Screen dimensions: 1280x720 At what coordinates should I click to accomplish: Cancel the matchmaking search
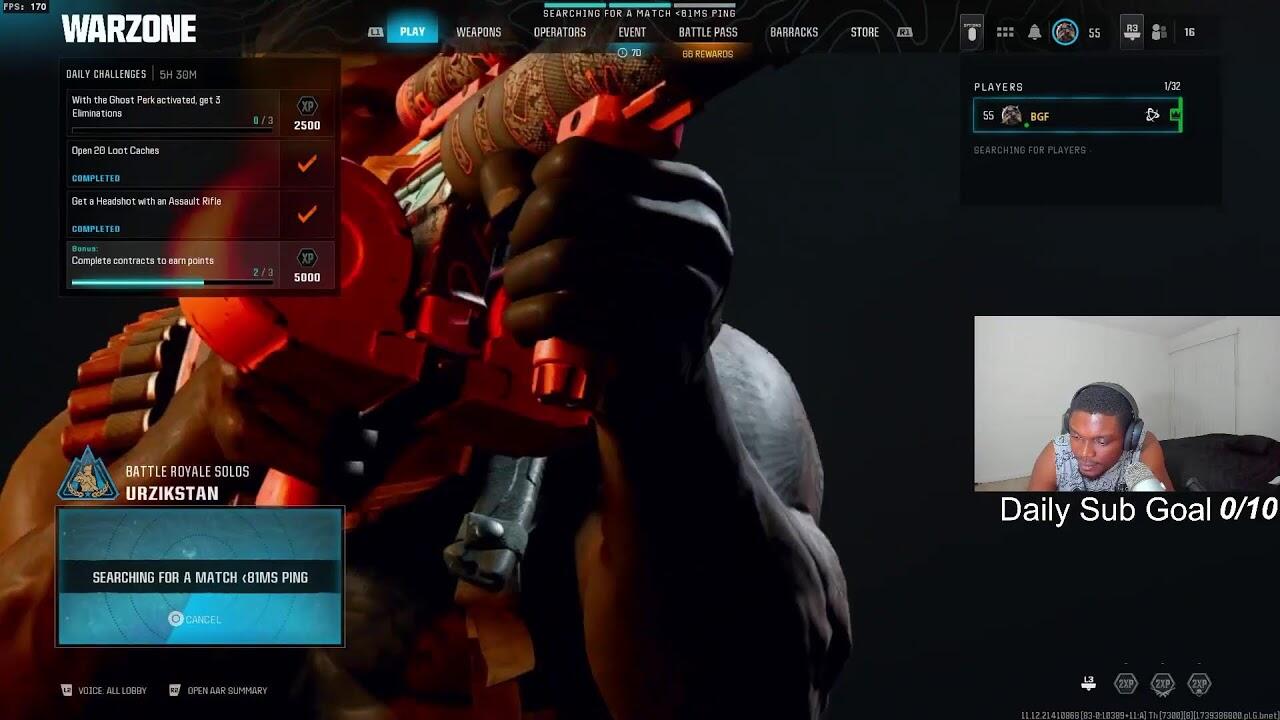click(x=195, y=619)
